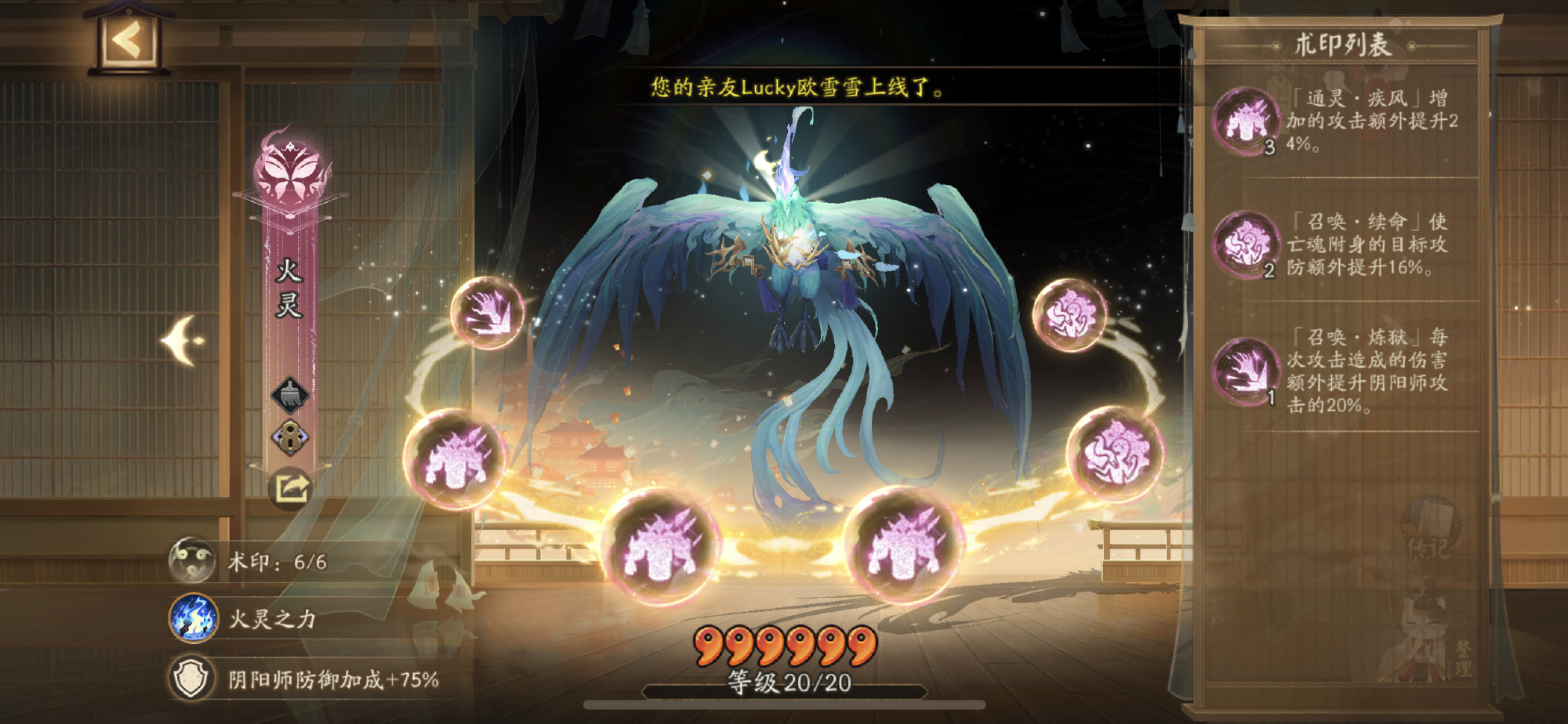
Task: Open the share icon on the 火灵 banner
Action: [290, 487]
